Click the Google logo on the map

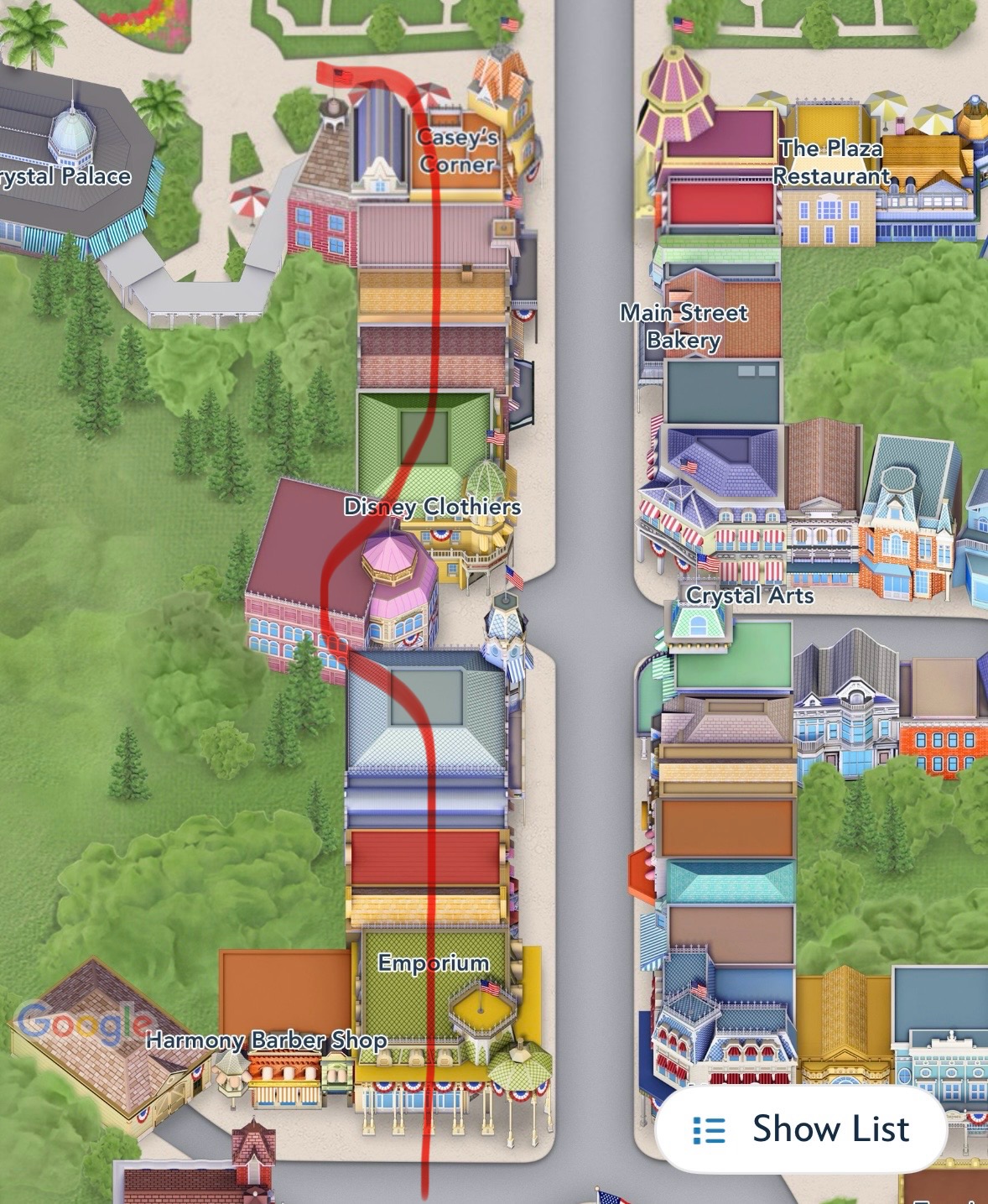point(82,1023)
